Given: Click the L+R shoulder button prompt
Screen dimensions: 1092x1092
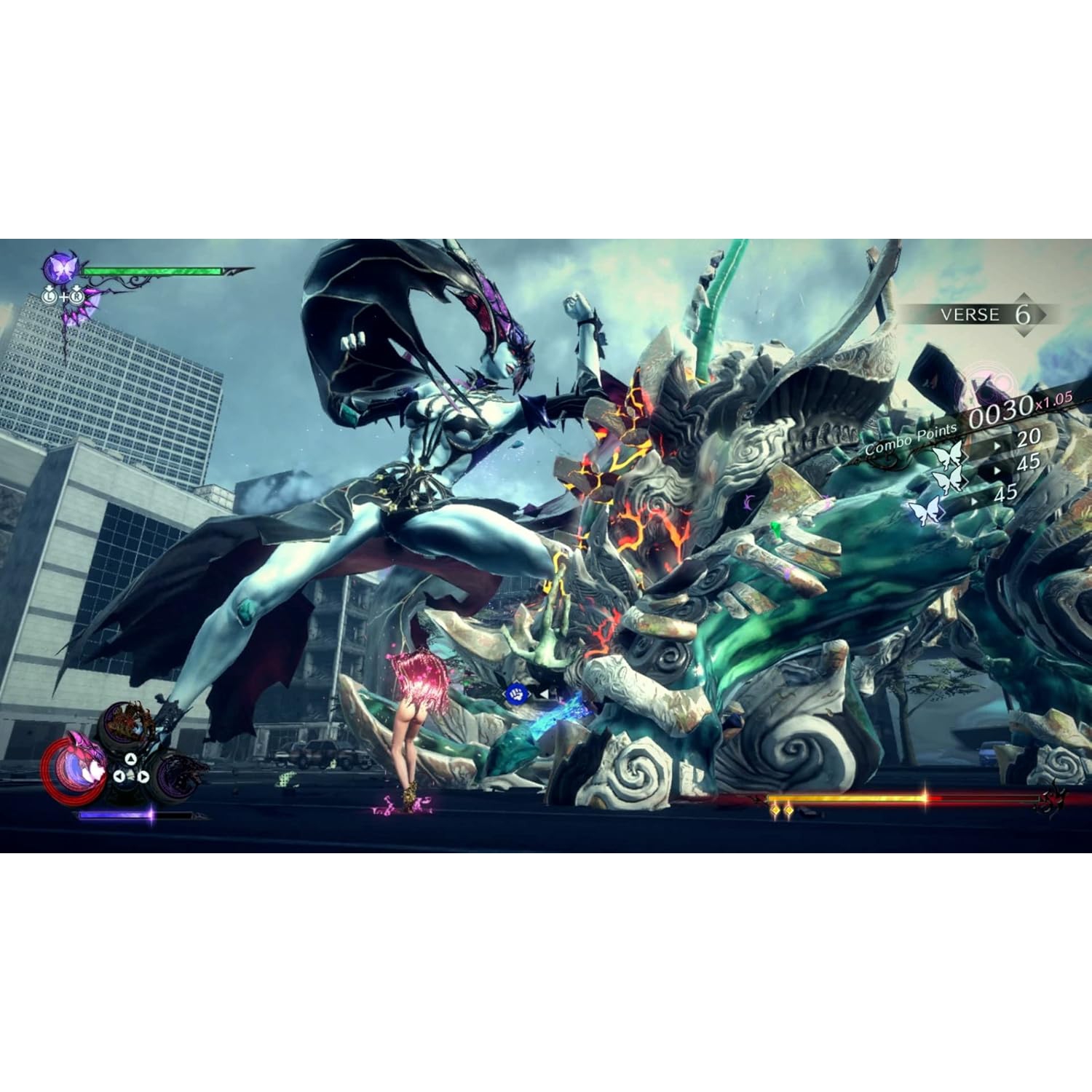Looking at the screenshot, I should 63,296.
